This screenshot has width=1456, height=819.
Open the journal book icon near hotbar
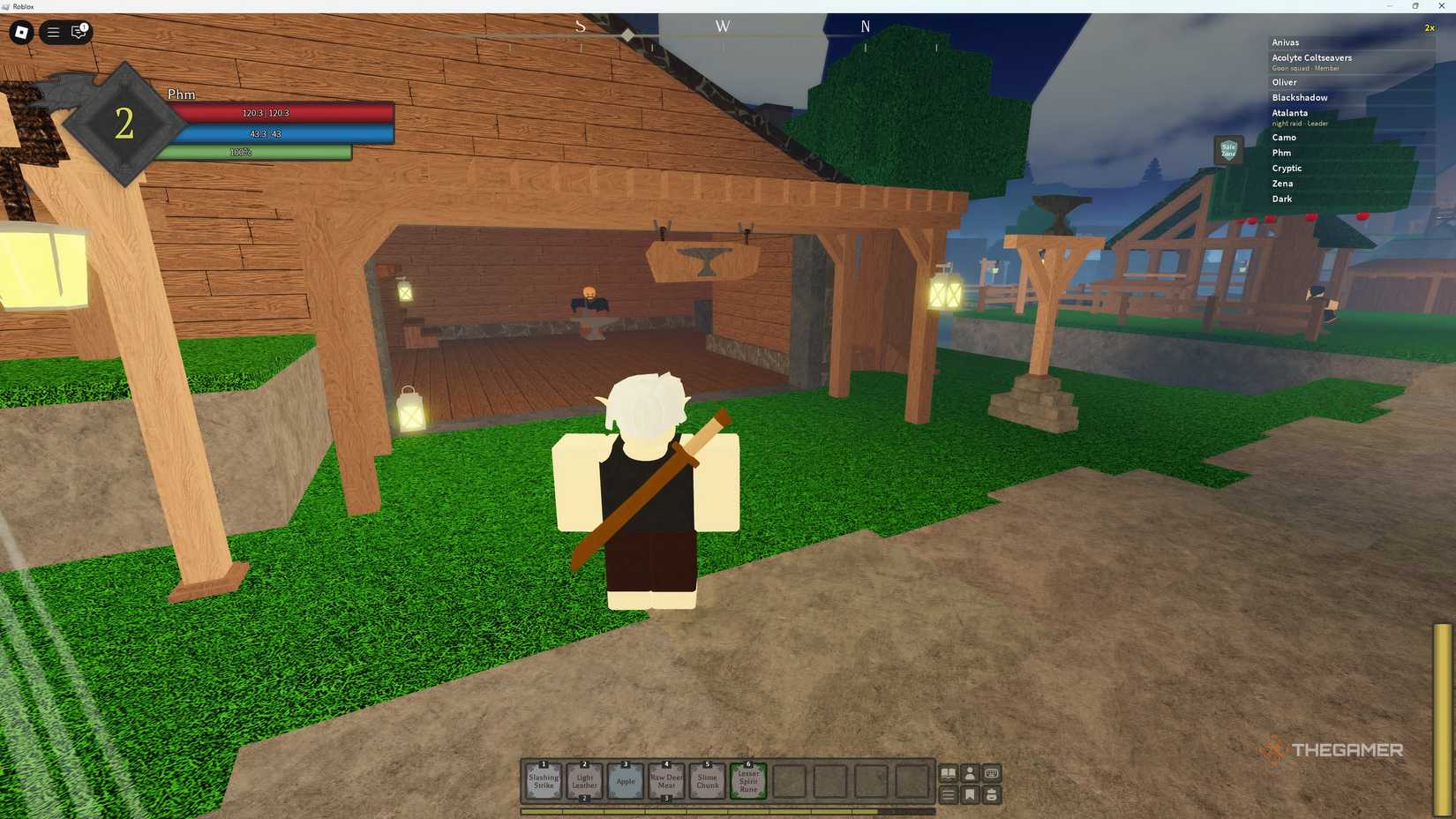[x=949, y=773]
